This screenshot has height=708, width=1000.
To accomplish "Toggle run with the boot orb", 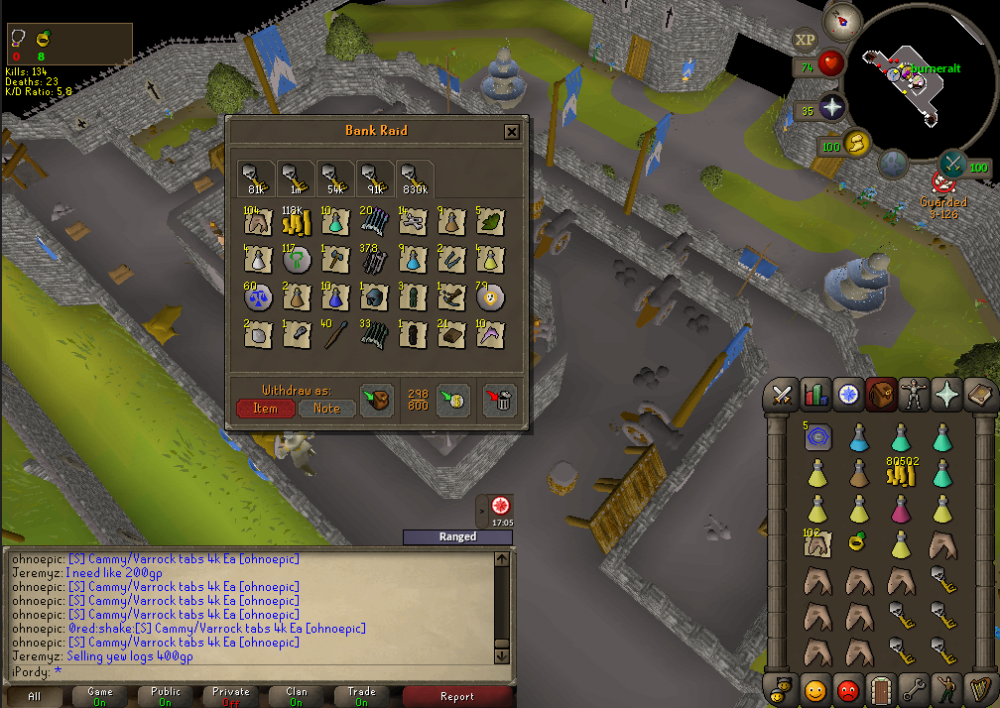I will (856, 143).
